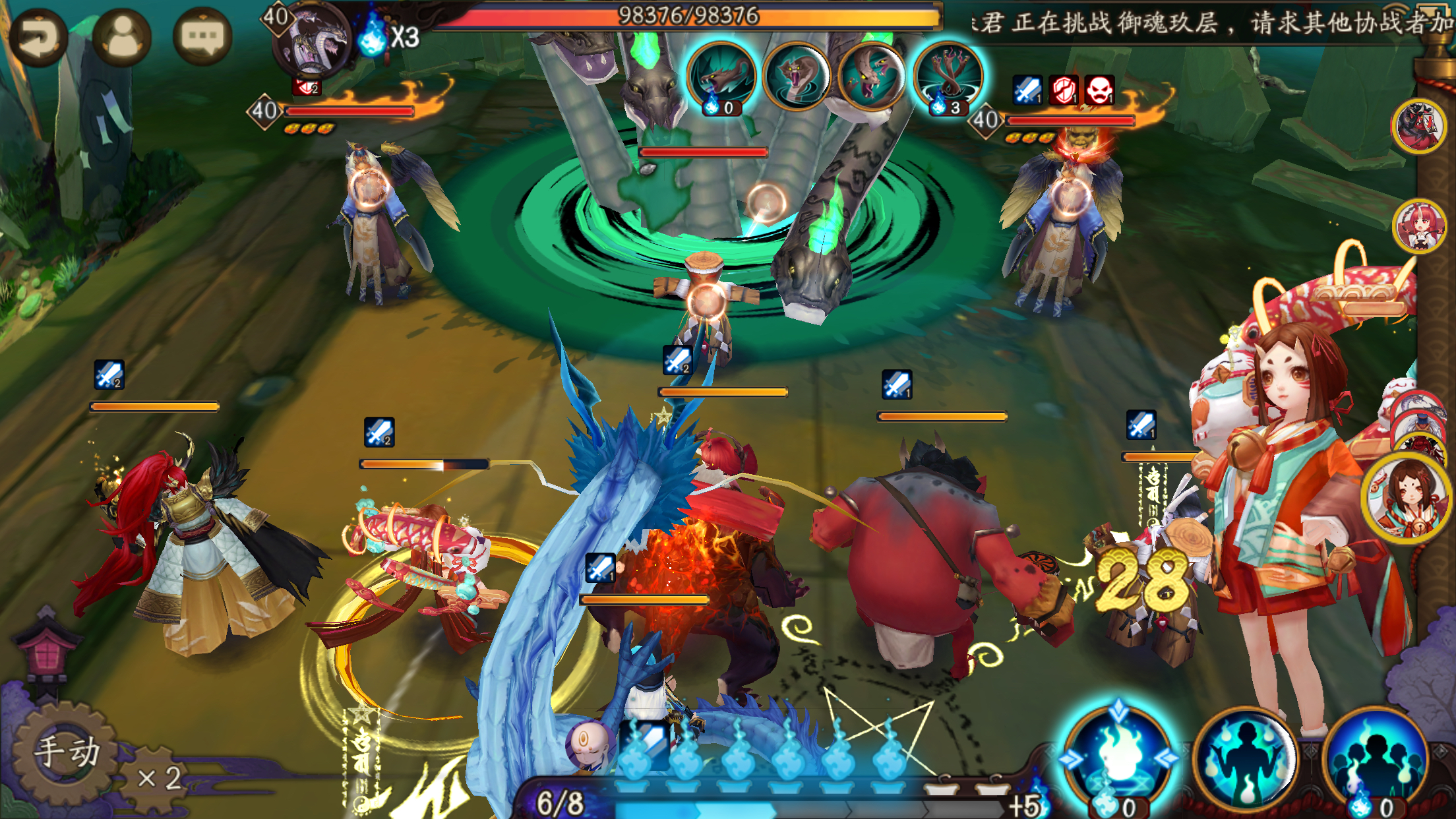Tap the one-eyed bald character portrait
Viewport: 1456px width, 819px height.
(584, 744)
